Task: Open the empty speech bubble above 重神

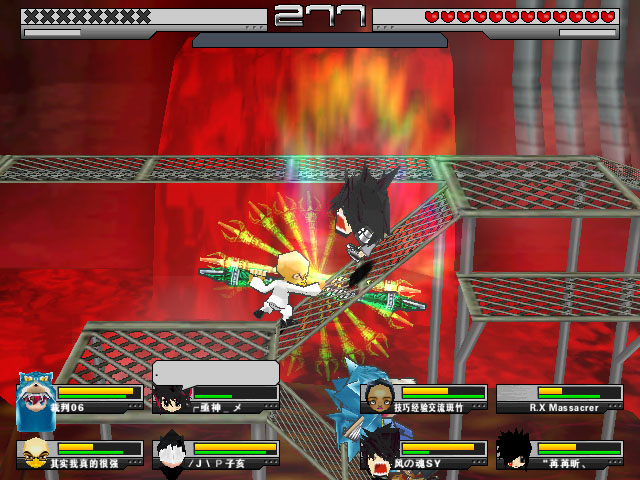Action: pos(215,373)
